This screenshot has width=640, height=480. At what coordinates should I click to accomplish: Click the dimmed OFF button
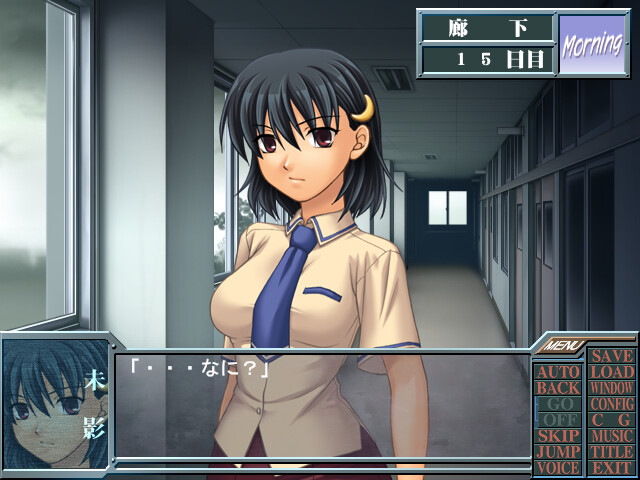pos(558,420)
